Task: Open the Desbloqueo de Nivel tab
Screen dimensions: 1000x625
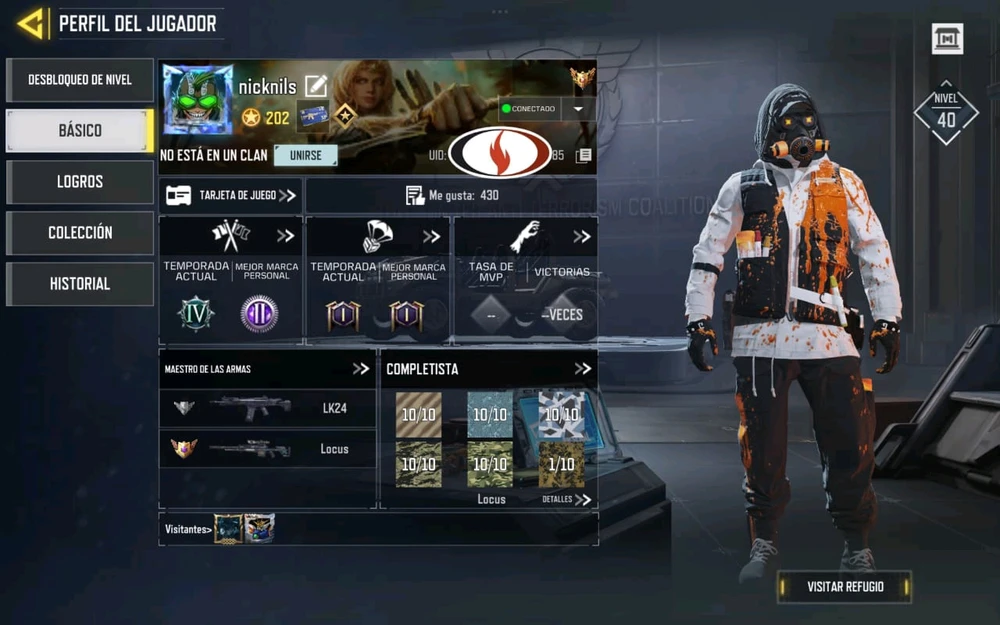Action: [80, 80]
